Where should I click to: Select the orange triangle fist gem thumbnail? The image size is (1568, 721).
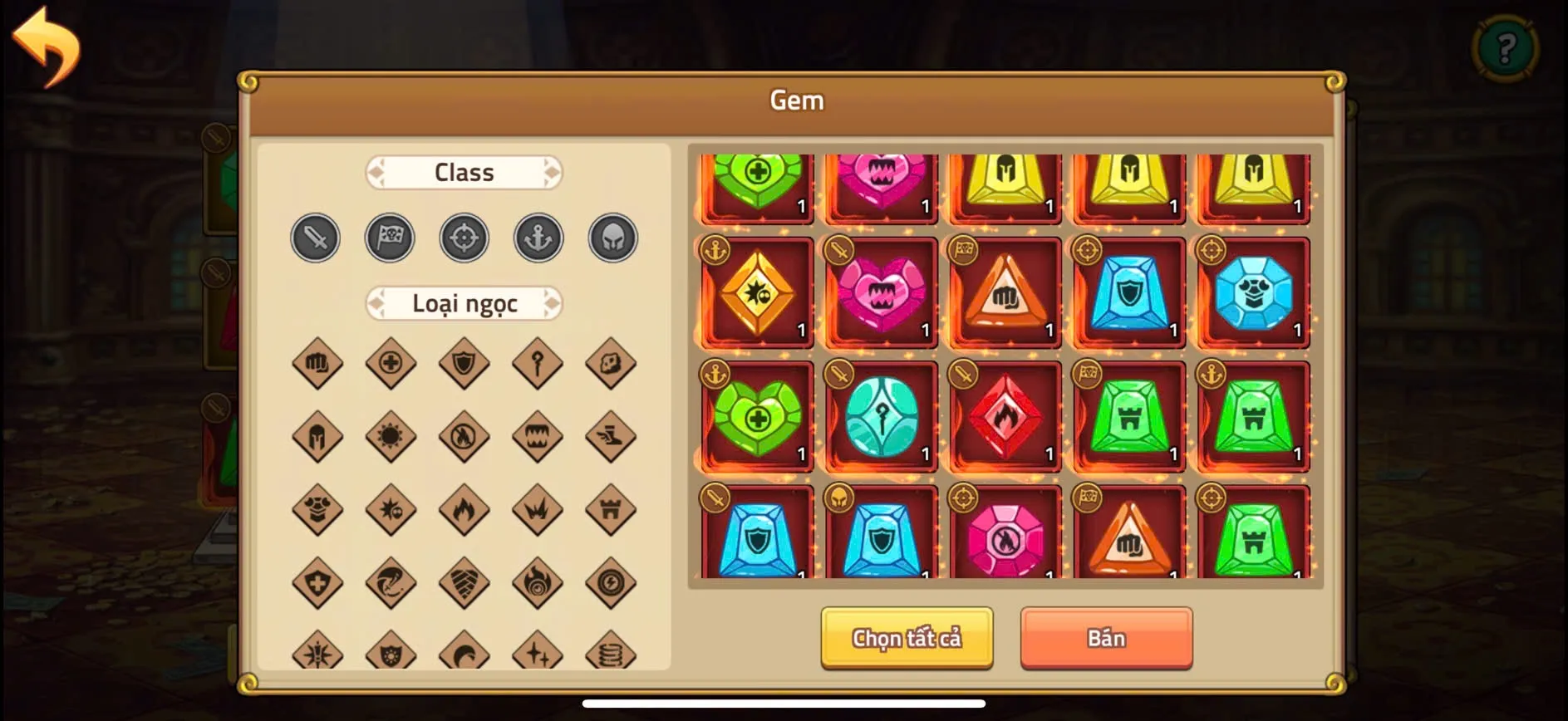point(1005,292)
